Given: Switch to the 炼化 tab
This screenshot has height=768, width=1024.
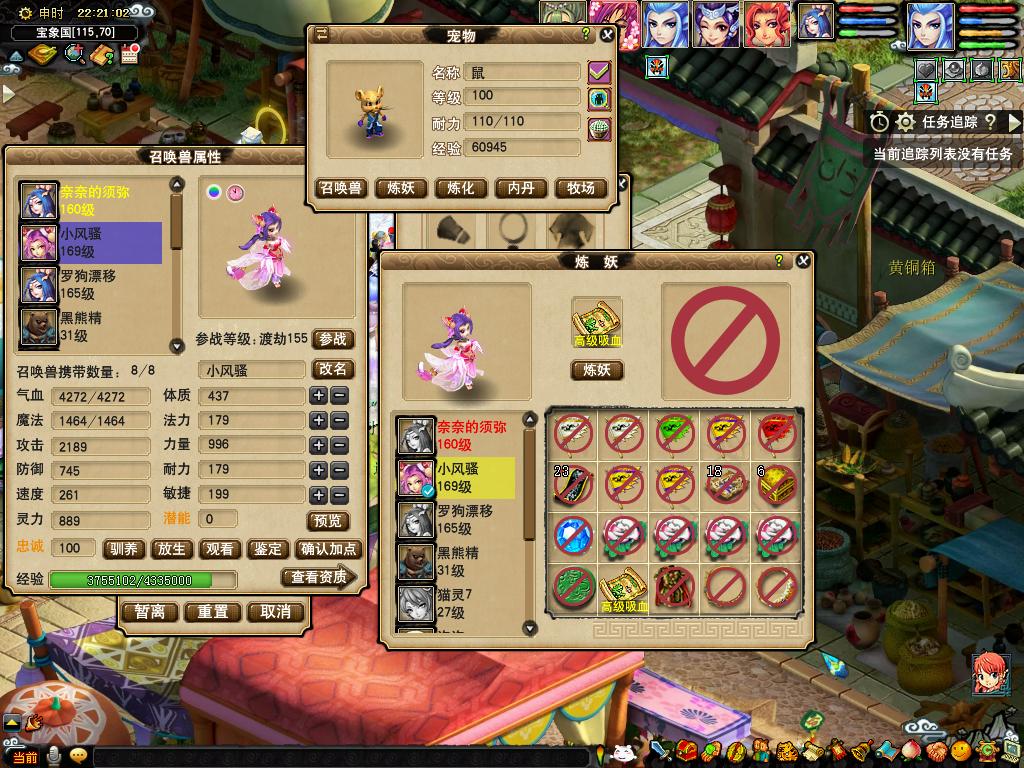Looking at the screenshot, I should click(x=460, y=188).
